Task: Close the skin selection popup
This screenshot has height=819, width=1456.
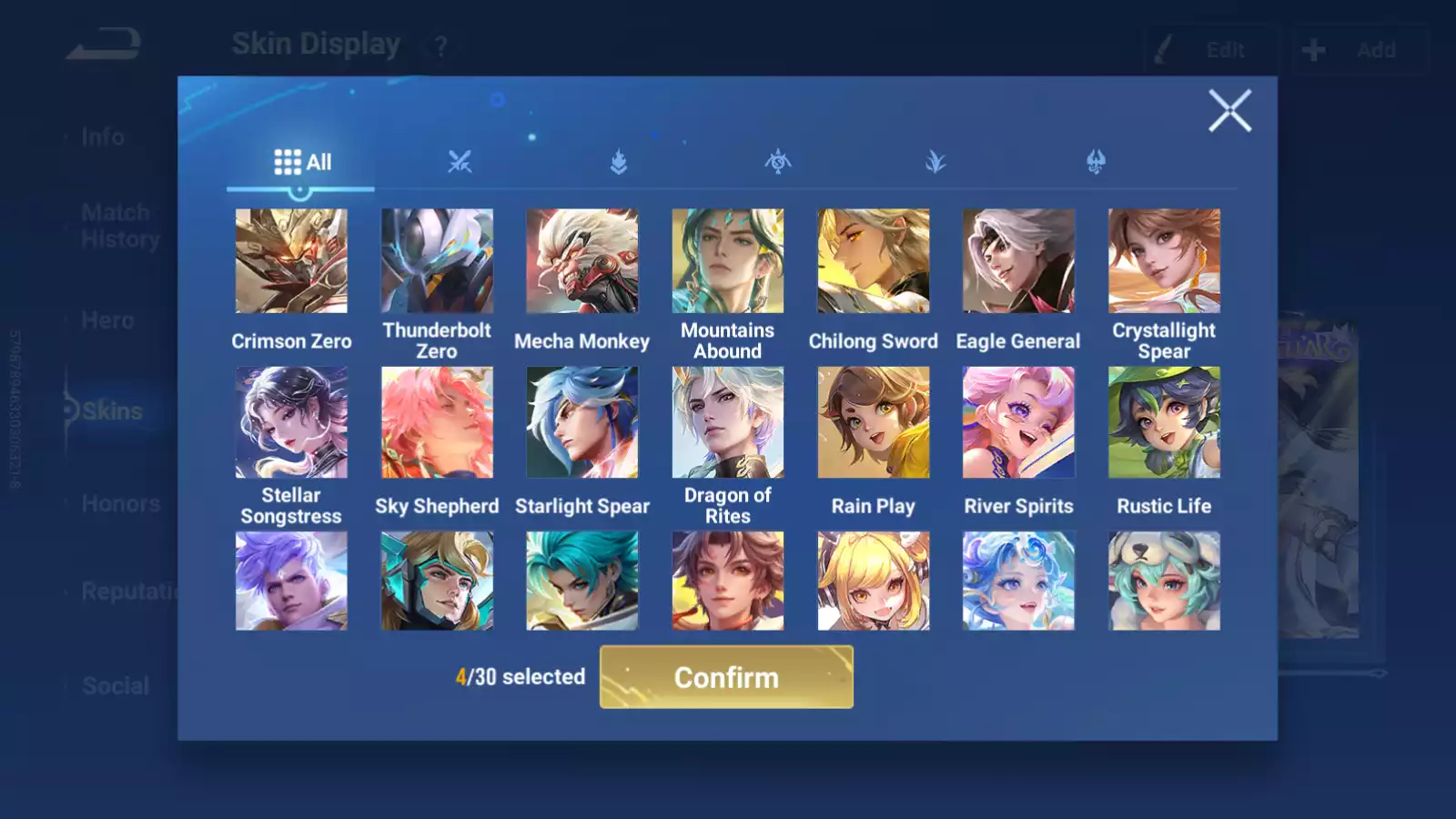Action: pyautogui.click(x=1229, y=111)
